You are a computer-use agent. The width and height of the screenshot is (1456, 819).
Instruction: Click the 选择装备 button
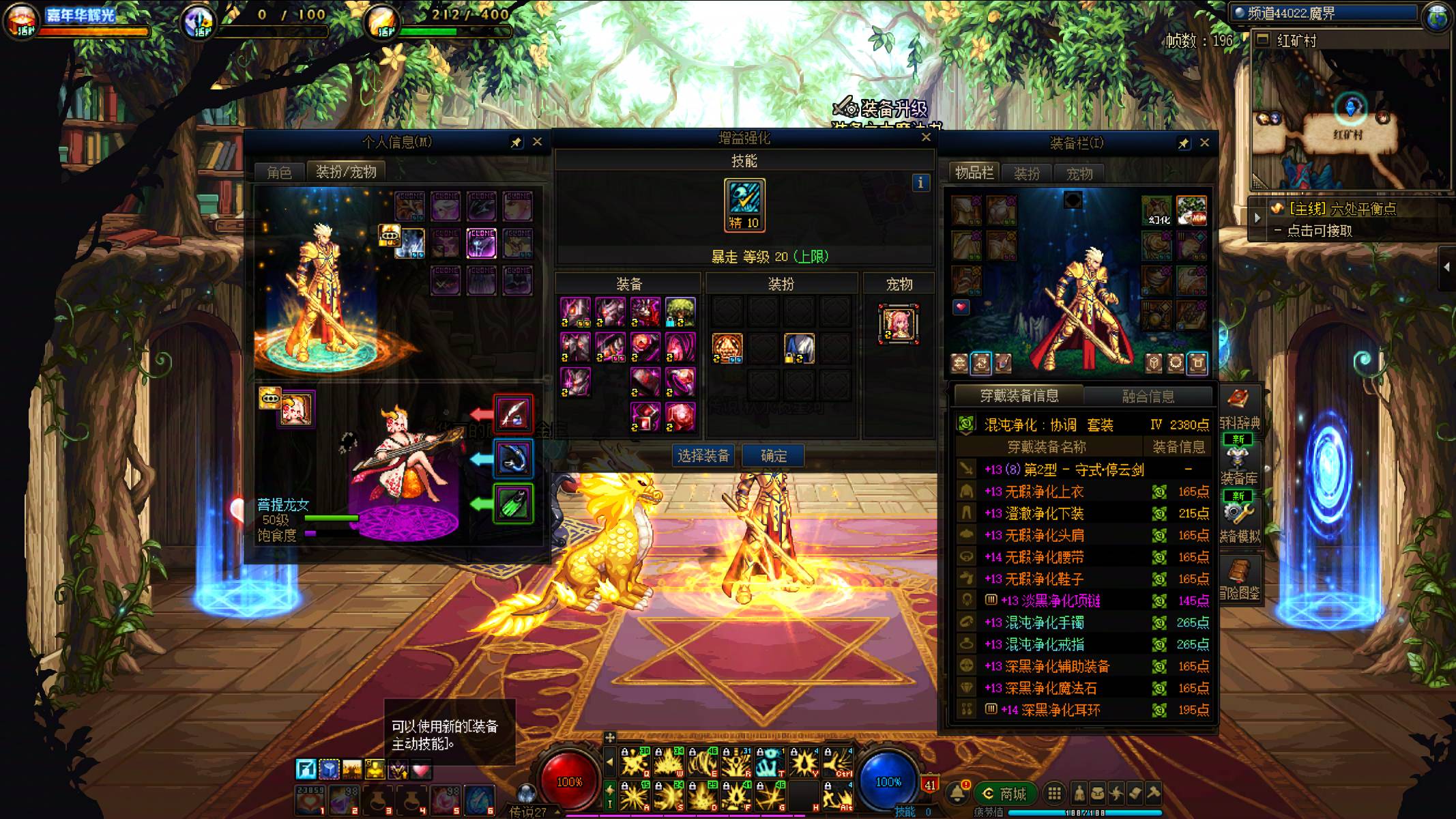pos(703,456)
